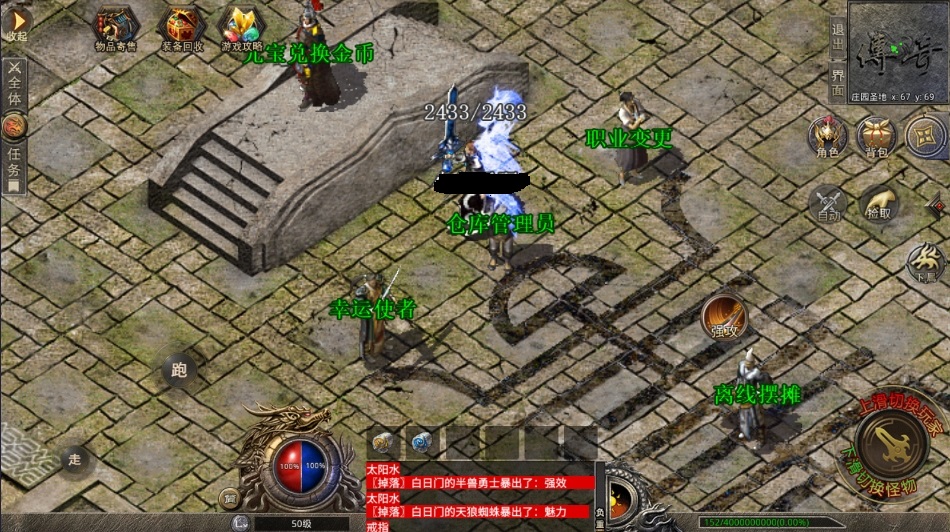Viewport: 950px width, 532px height.
Task: Activate 拾取 pick-up hand button
Action: (x=879, y=203)
